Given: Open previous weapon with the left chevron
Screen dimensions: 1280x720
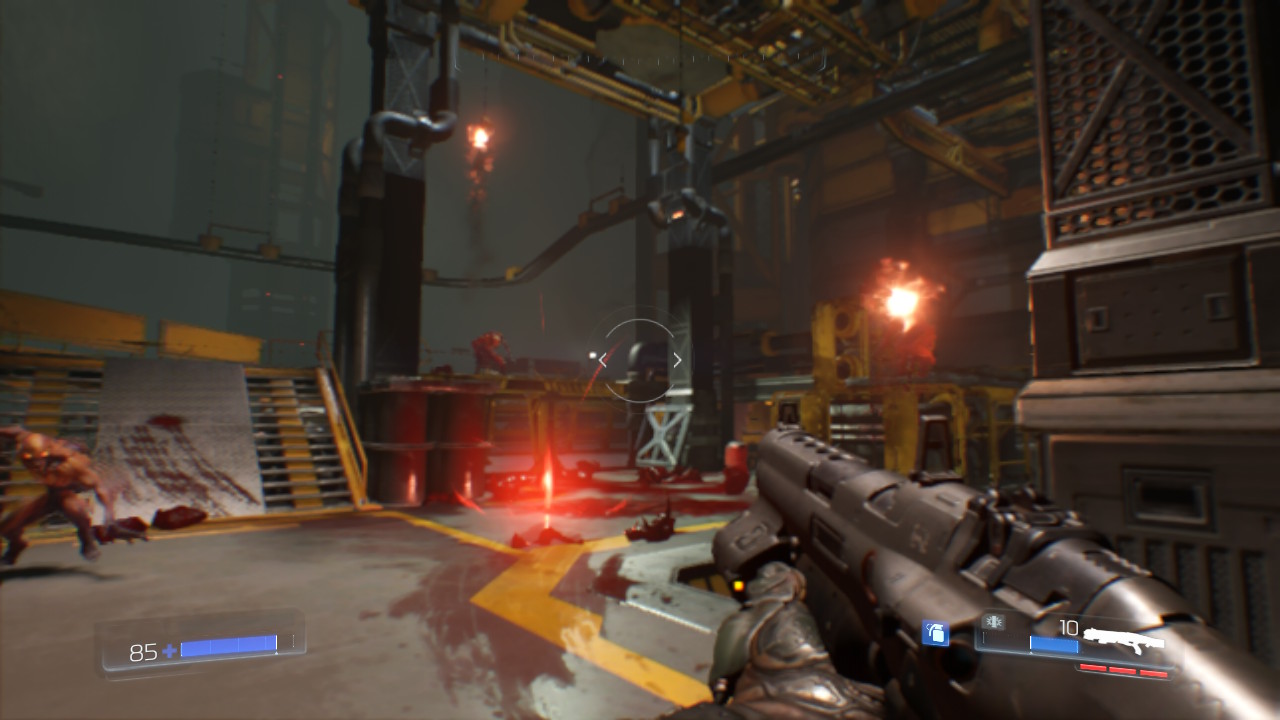Looking at the screenshot, I should (x=600, y=360).
